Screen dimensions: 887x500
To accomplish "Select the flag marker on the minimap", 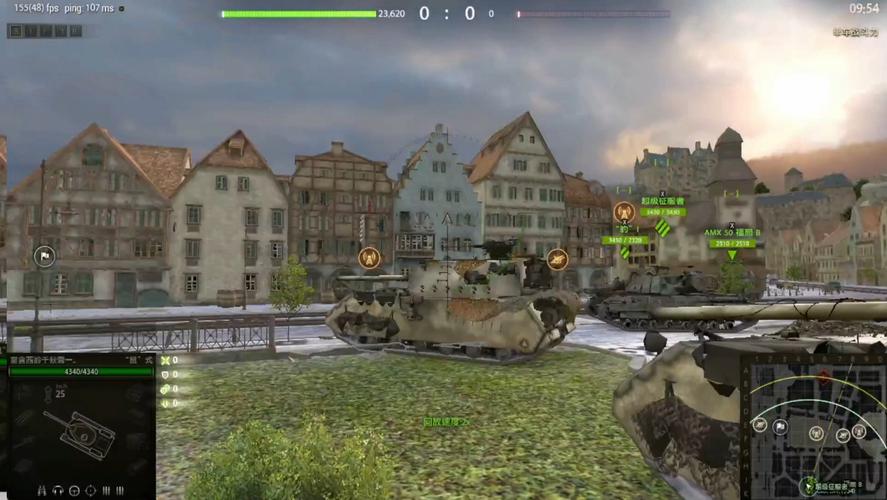I will [780, 428].
